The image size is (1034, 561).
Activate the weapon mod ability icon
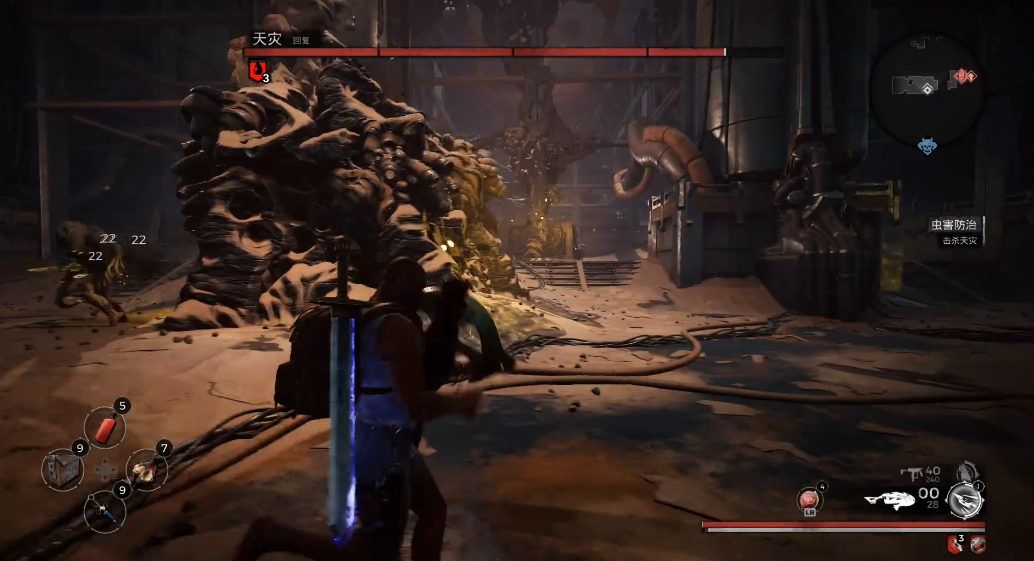pyautogui.click(x=965, y=499)
